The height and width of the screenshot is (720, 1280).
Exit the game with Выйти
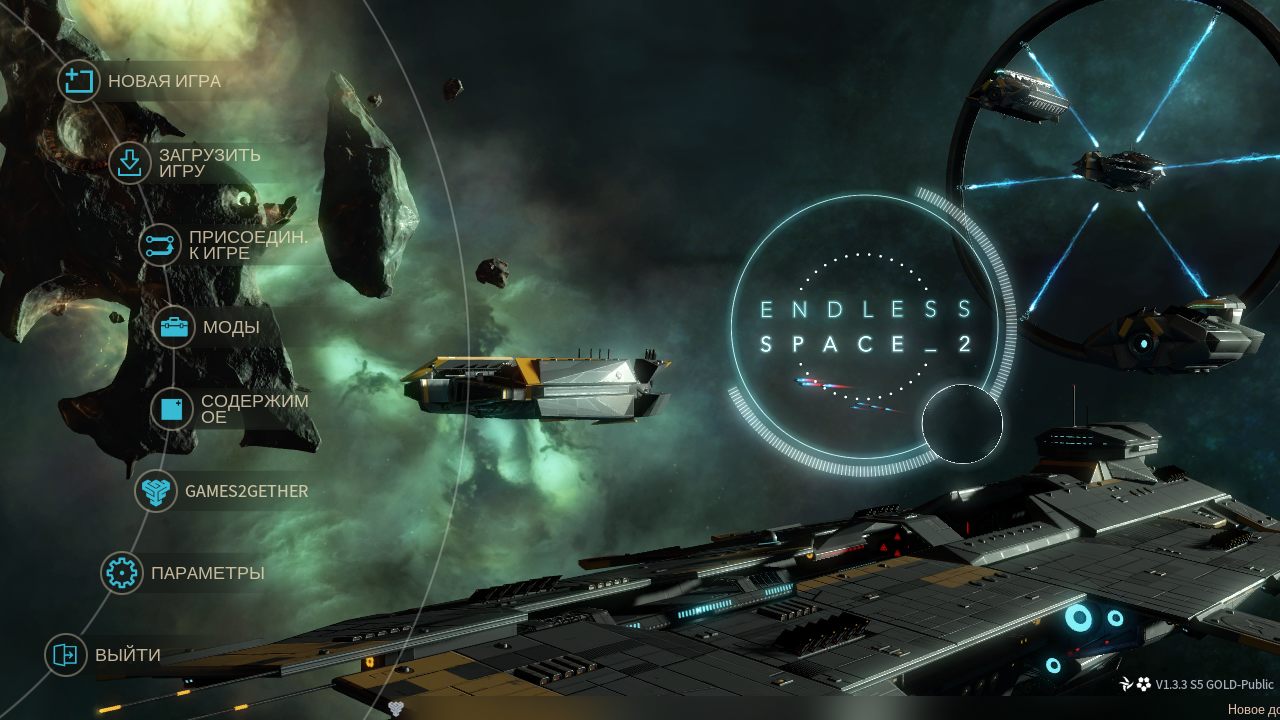[x=127, y=655]
